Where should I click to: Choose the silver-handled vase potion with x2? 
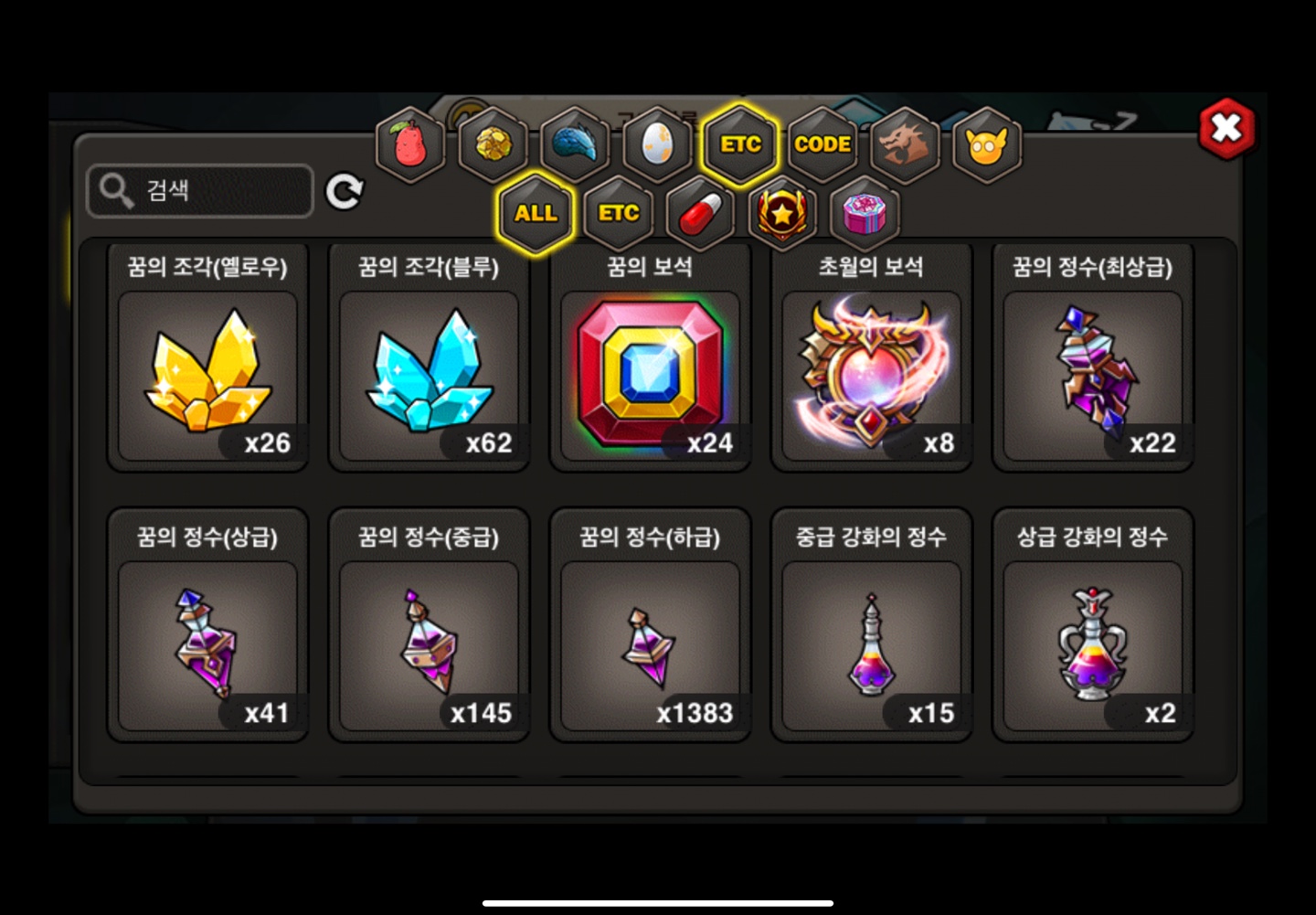(x=1093, y=644)
